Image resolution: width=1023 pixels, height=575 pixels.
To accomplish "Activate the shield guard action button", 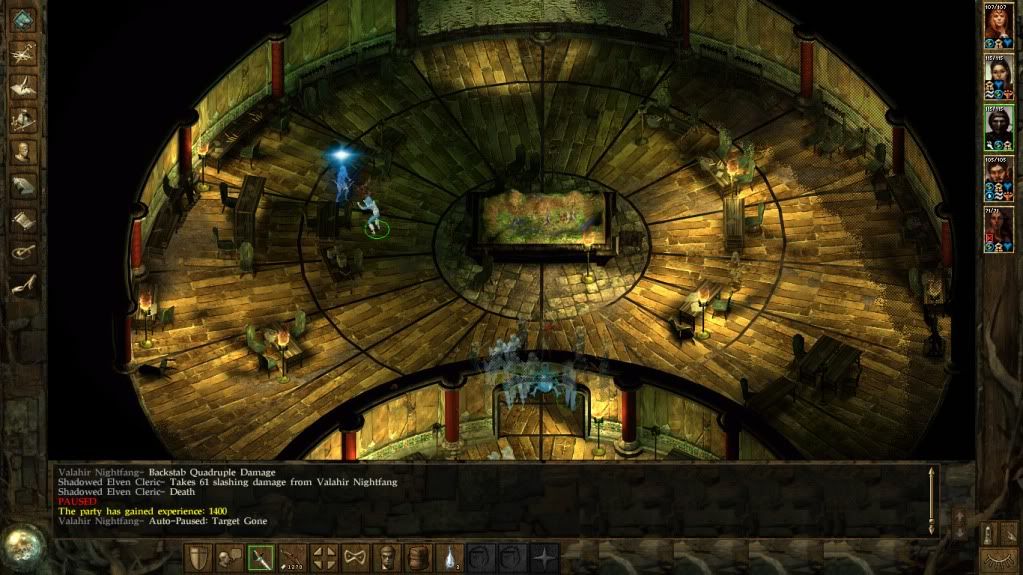I will [x=197, y=558].
